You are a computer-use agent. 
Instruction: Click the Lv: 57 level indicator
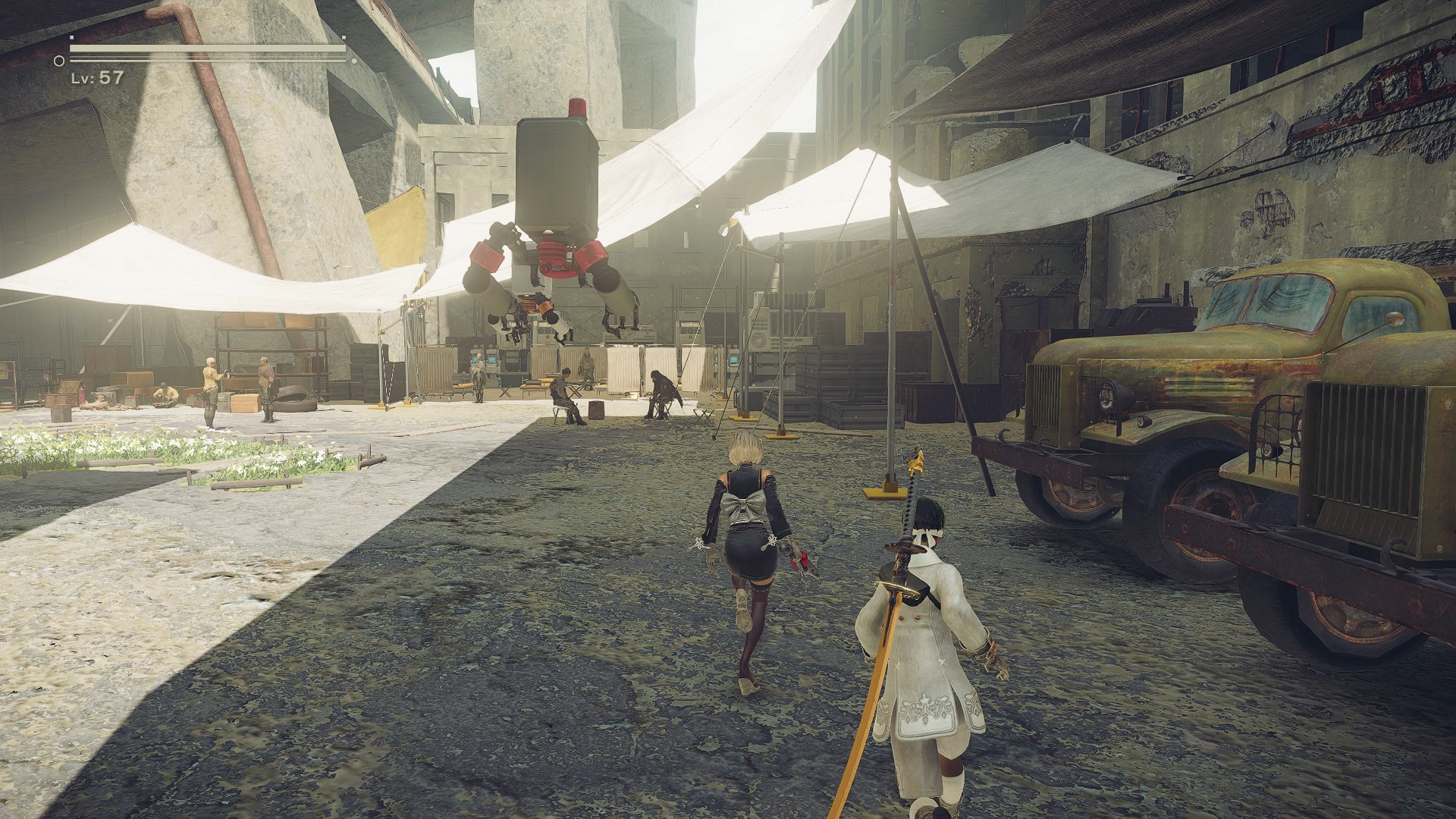pos(95,76)
